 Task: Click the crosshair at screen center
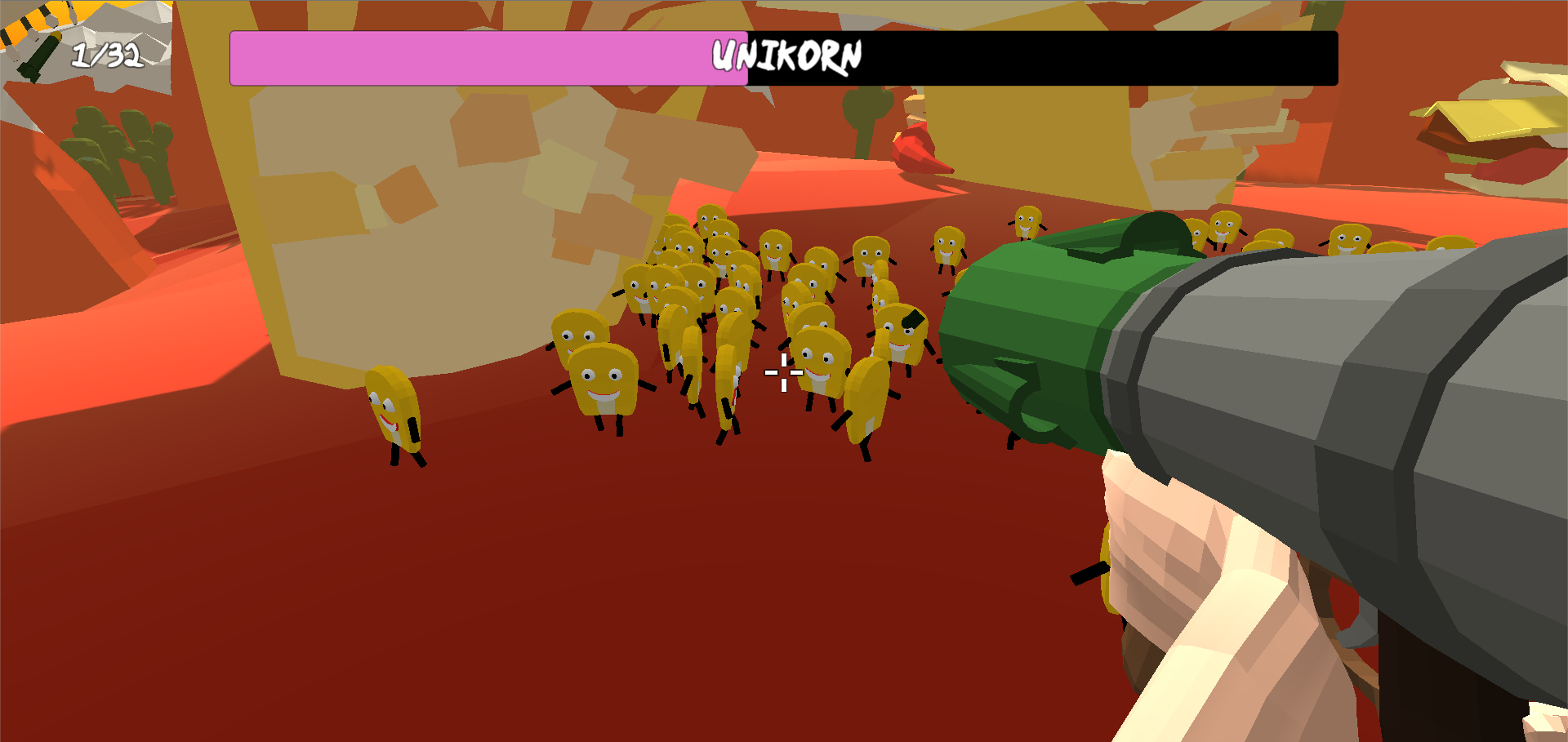784,371
